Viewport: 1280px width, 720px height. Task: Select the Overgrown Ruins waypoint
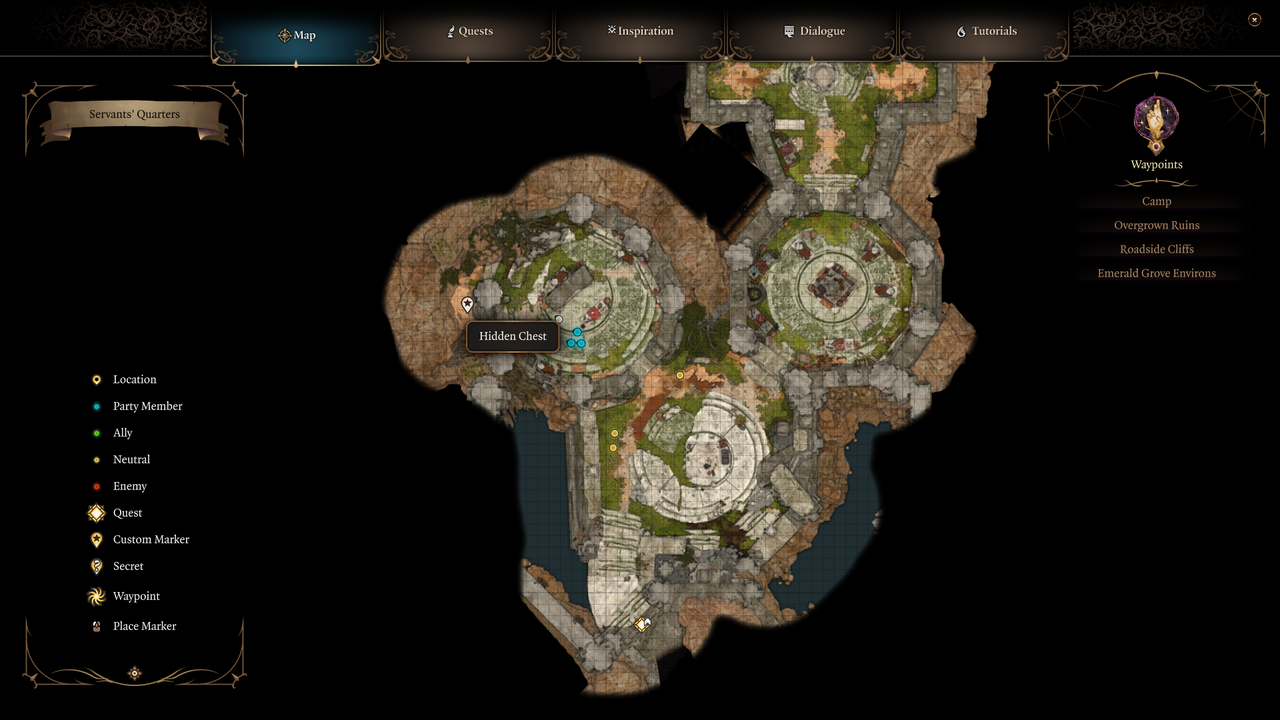(x=1156, y=225)
